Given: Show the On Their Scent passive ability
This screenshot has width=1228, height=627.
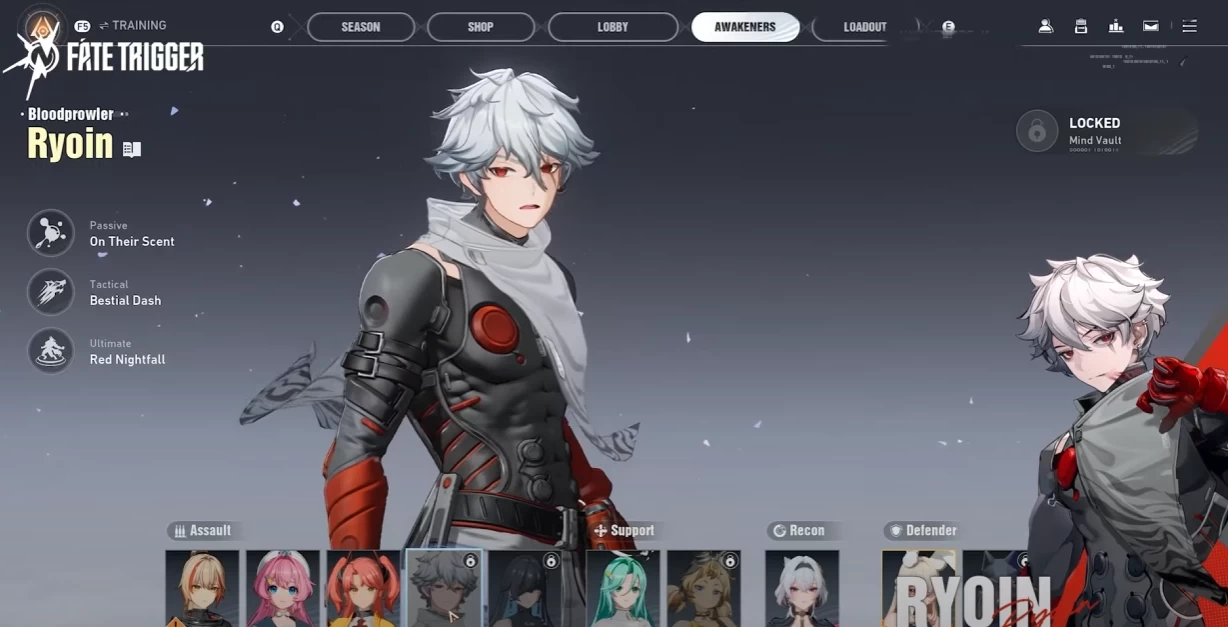Looking at the screenshot, I should click(x=51, y=234).
